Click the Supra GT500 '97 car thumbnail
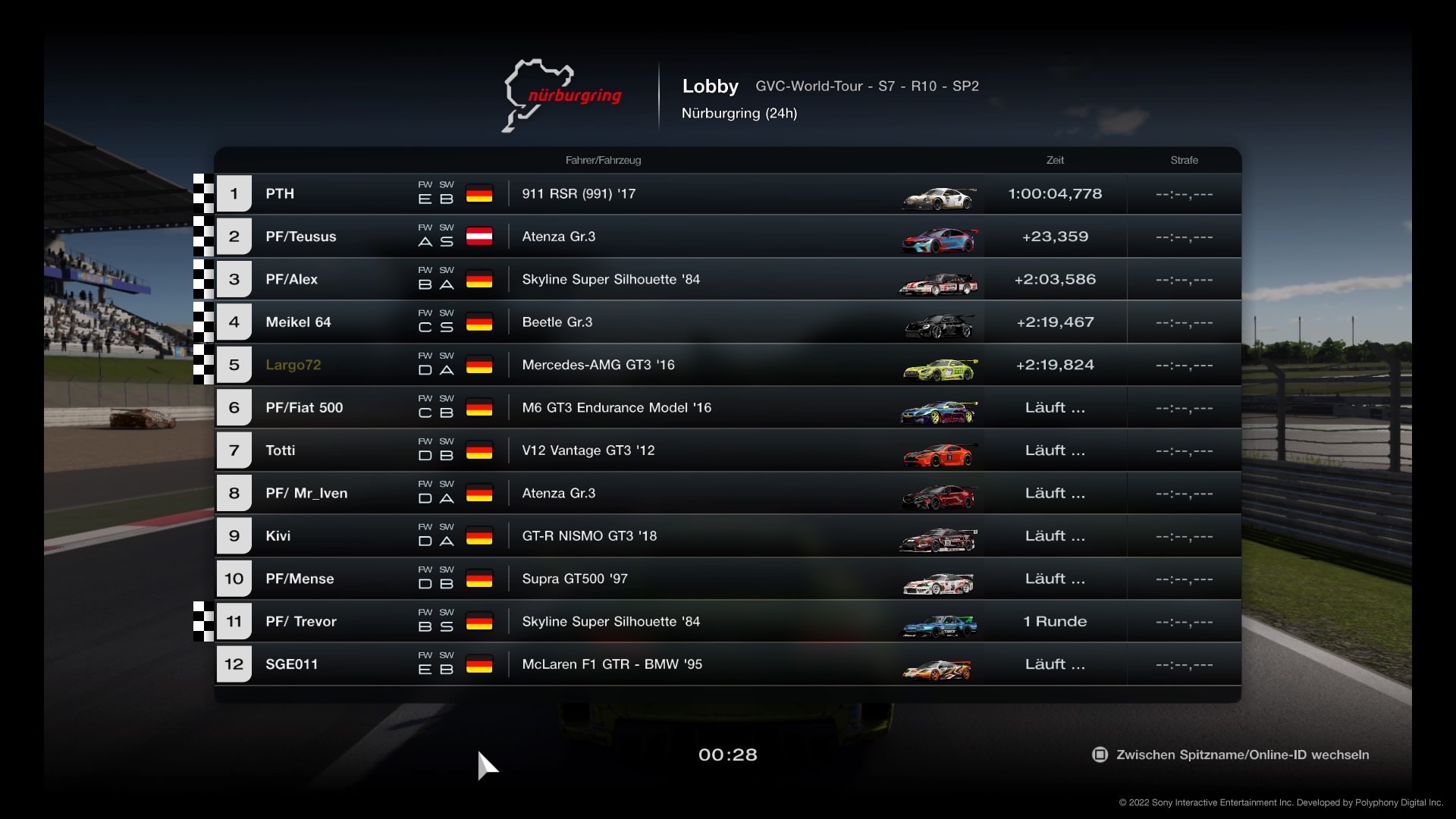Image resolution: width=1456 pixels, height=819 pixels. pos(939,583)
